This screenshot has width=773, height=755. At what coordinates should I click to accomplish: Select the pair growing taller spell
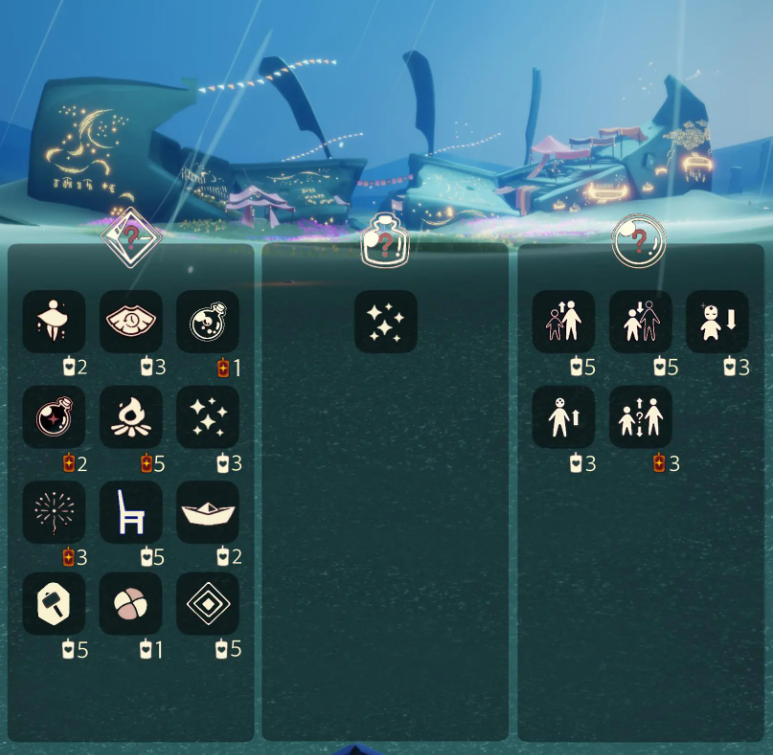tap(563, 322)
